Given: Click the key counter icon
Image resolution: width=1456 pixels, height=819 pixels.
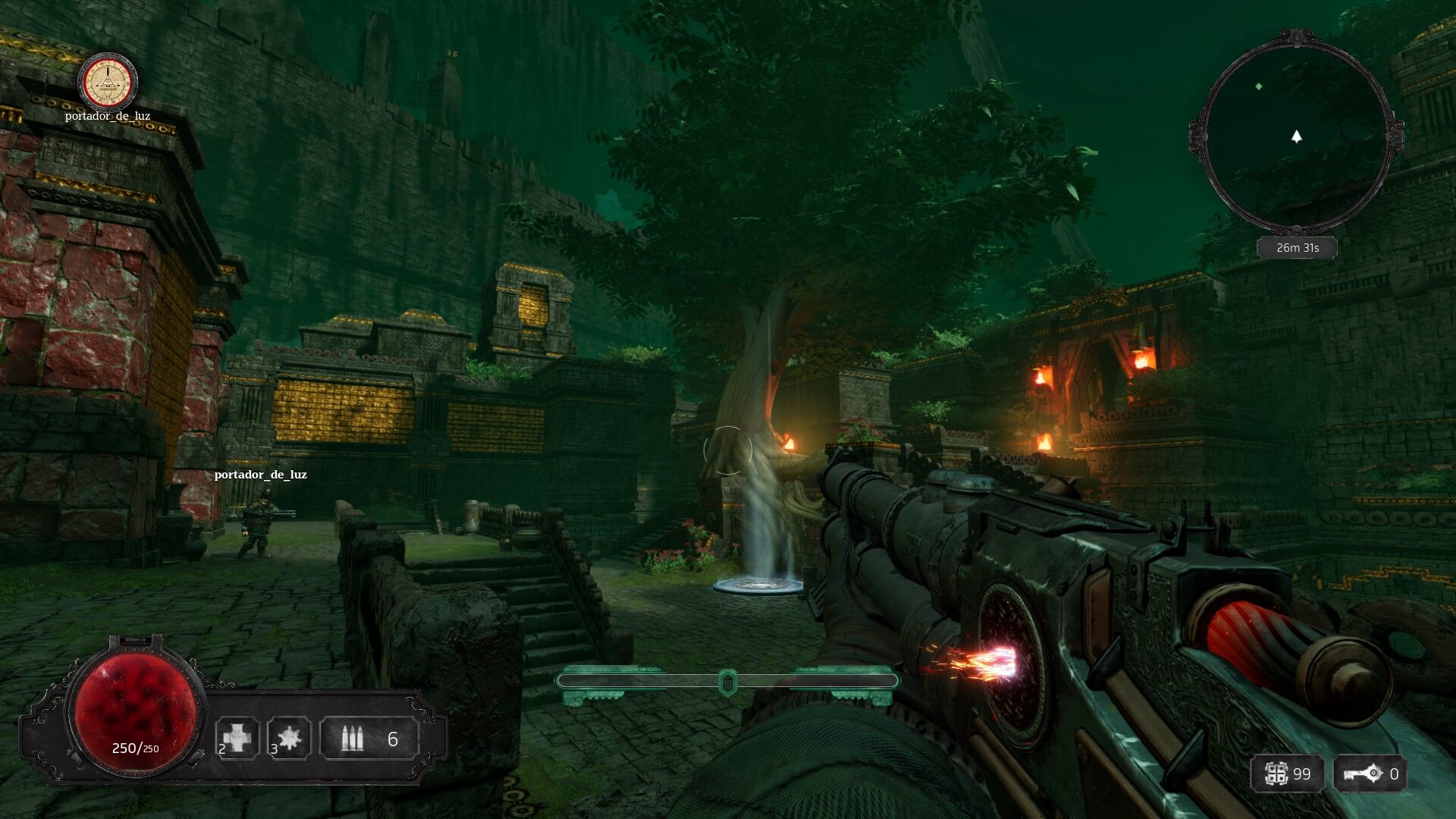Looking at the screenshot, I should pos(1363,773).
